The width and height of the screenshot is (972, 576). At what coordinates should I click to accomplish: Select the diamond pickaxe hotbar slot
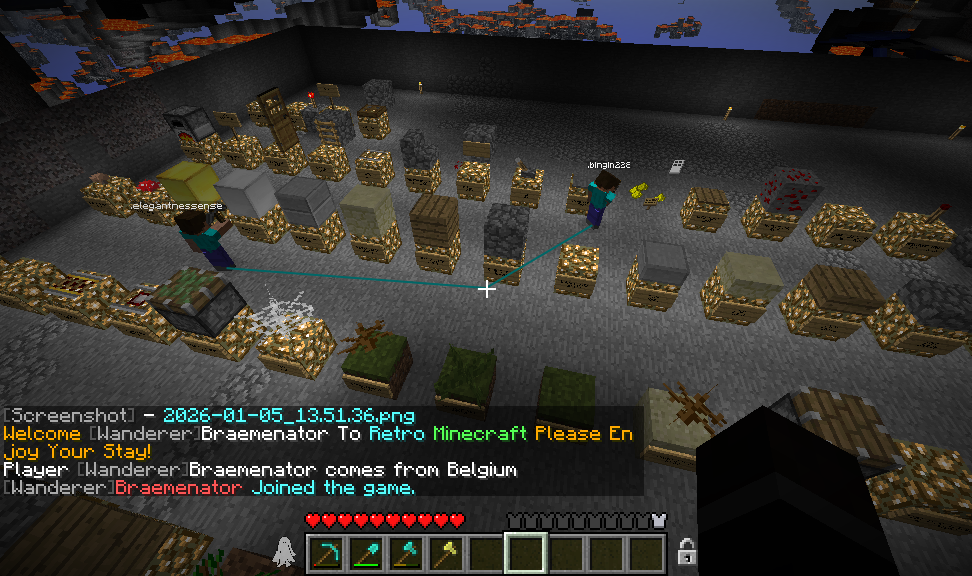326,552
